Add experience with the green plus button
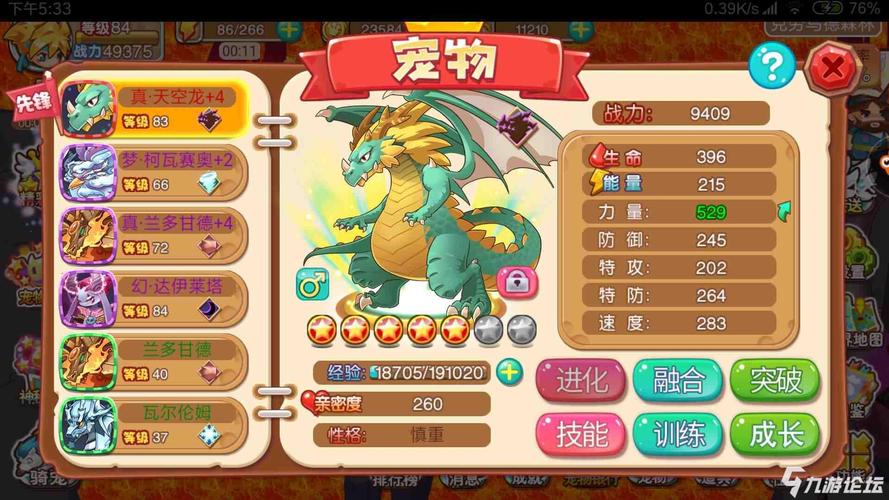Image resolution: width=889 pixels, height=500 pixels. click(x=510, y=372)
